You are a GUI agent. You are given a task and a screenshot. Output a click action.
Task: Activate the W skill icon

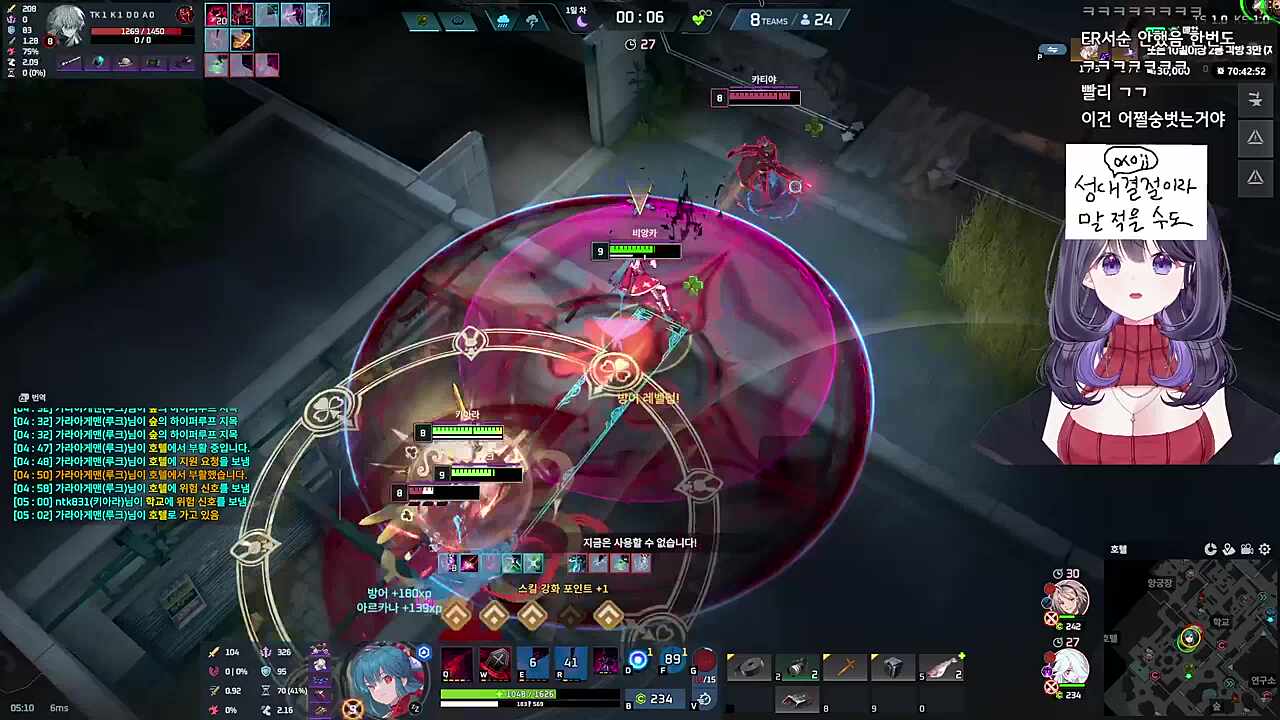coord(494,664)
